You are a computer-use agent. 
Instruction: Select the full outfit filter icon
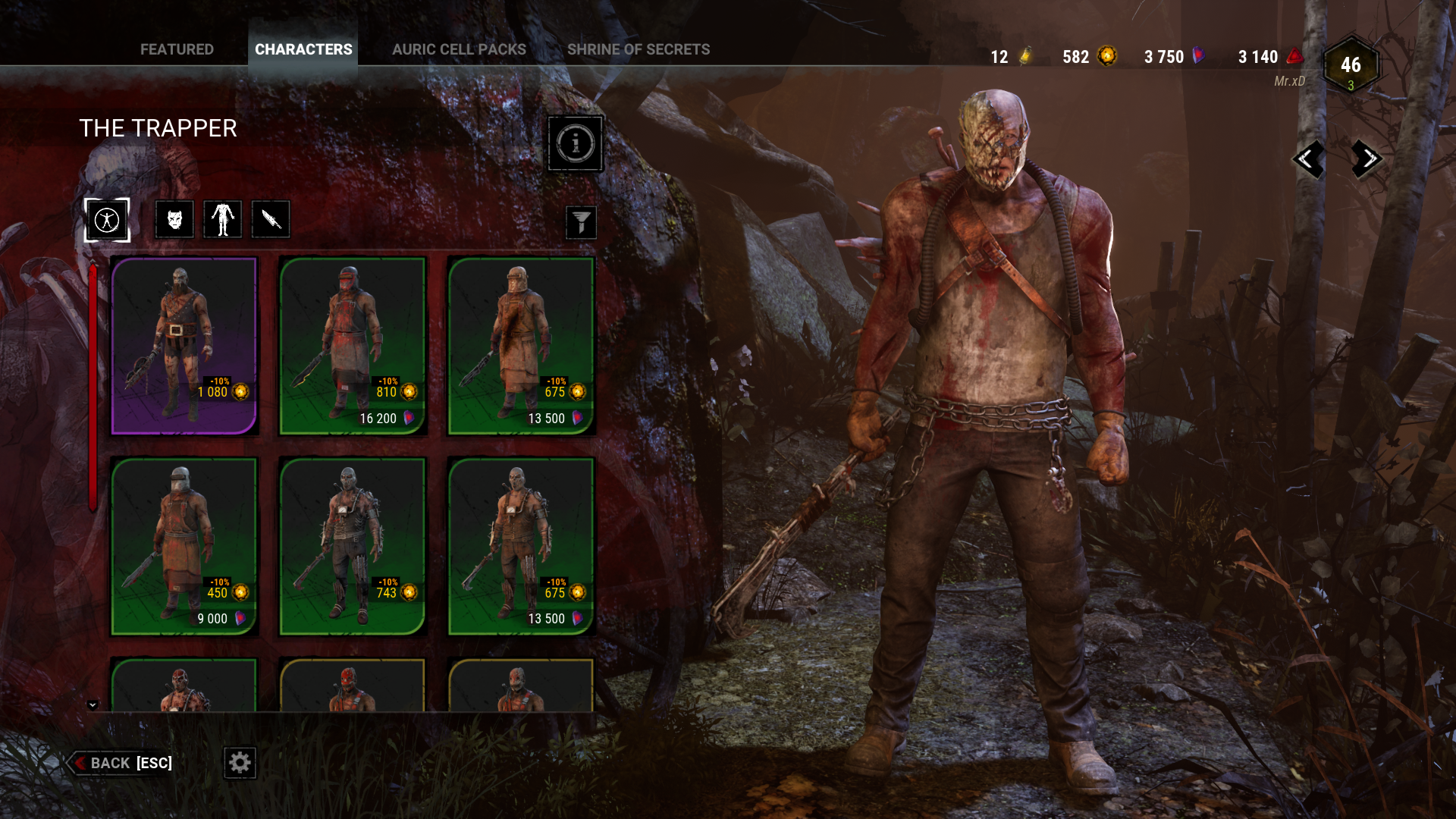point(107,219)
